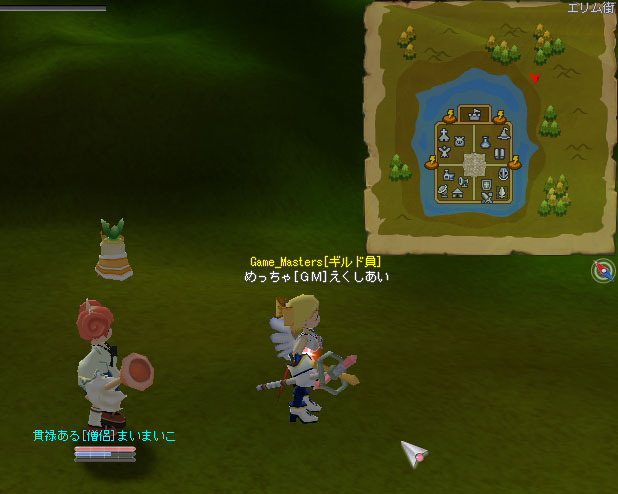Toggle the round compass icon below the map
This screenshot has height=494, width=618.
click(x=603, y=271)
